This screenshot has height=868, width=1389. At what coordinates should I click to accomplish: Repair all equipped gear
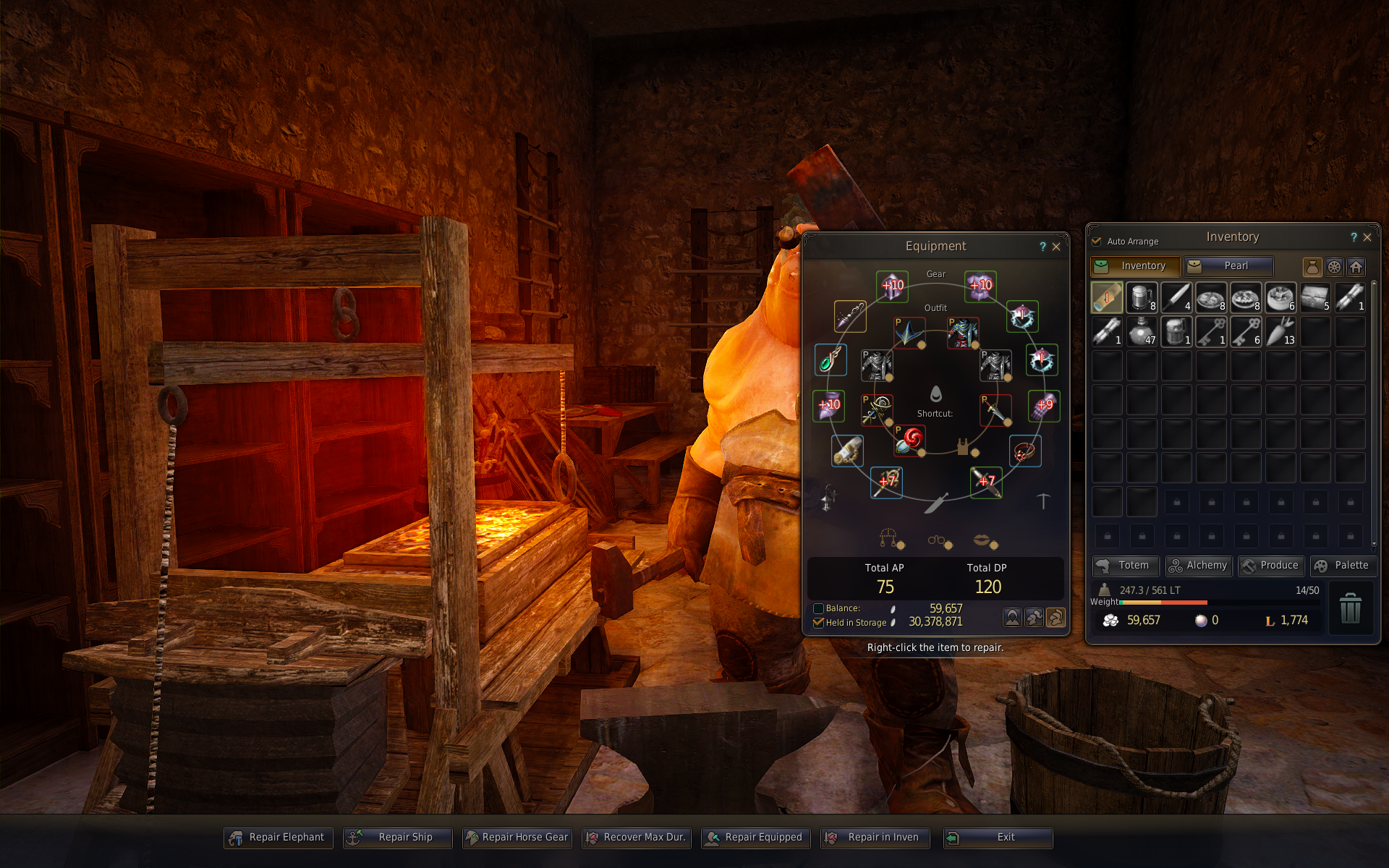point(756,838)
